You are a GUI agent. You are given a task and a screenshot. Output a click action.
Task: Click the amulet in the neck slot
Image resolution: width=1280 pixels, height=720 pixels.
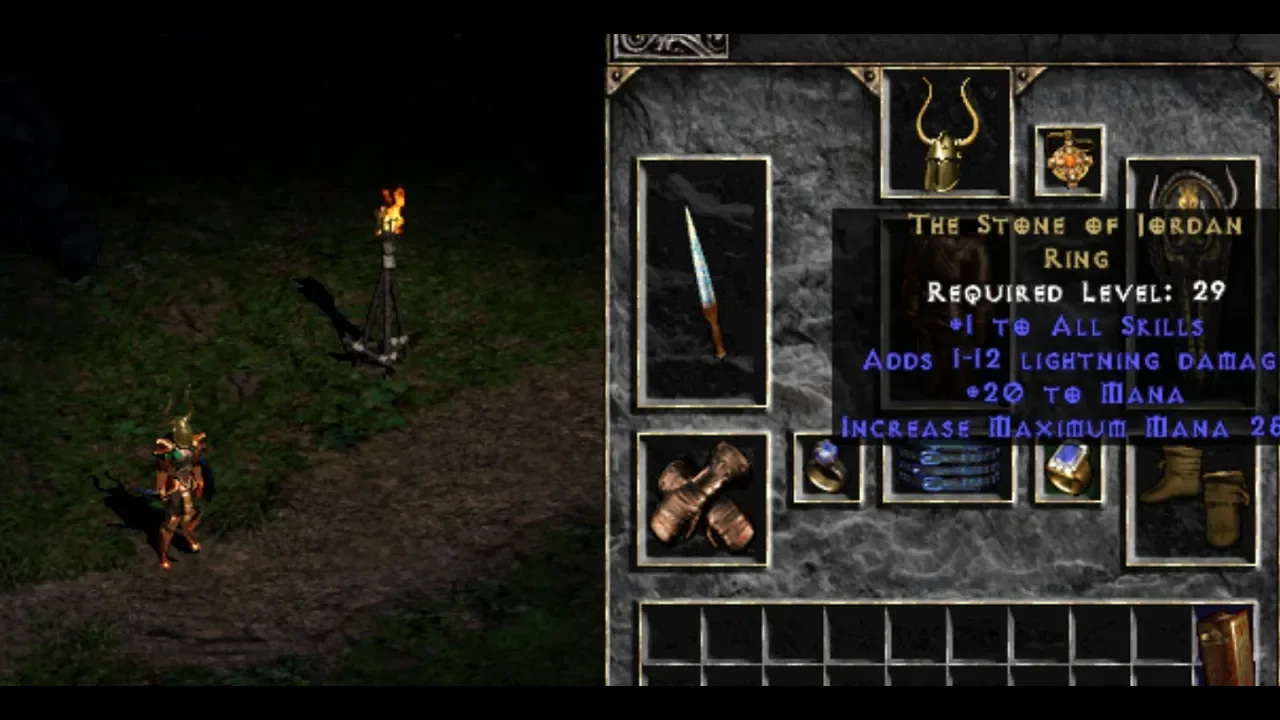(x=1069, y=159)
